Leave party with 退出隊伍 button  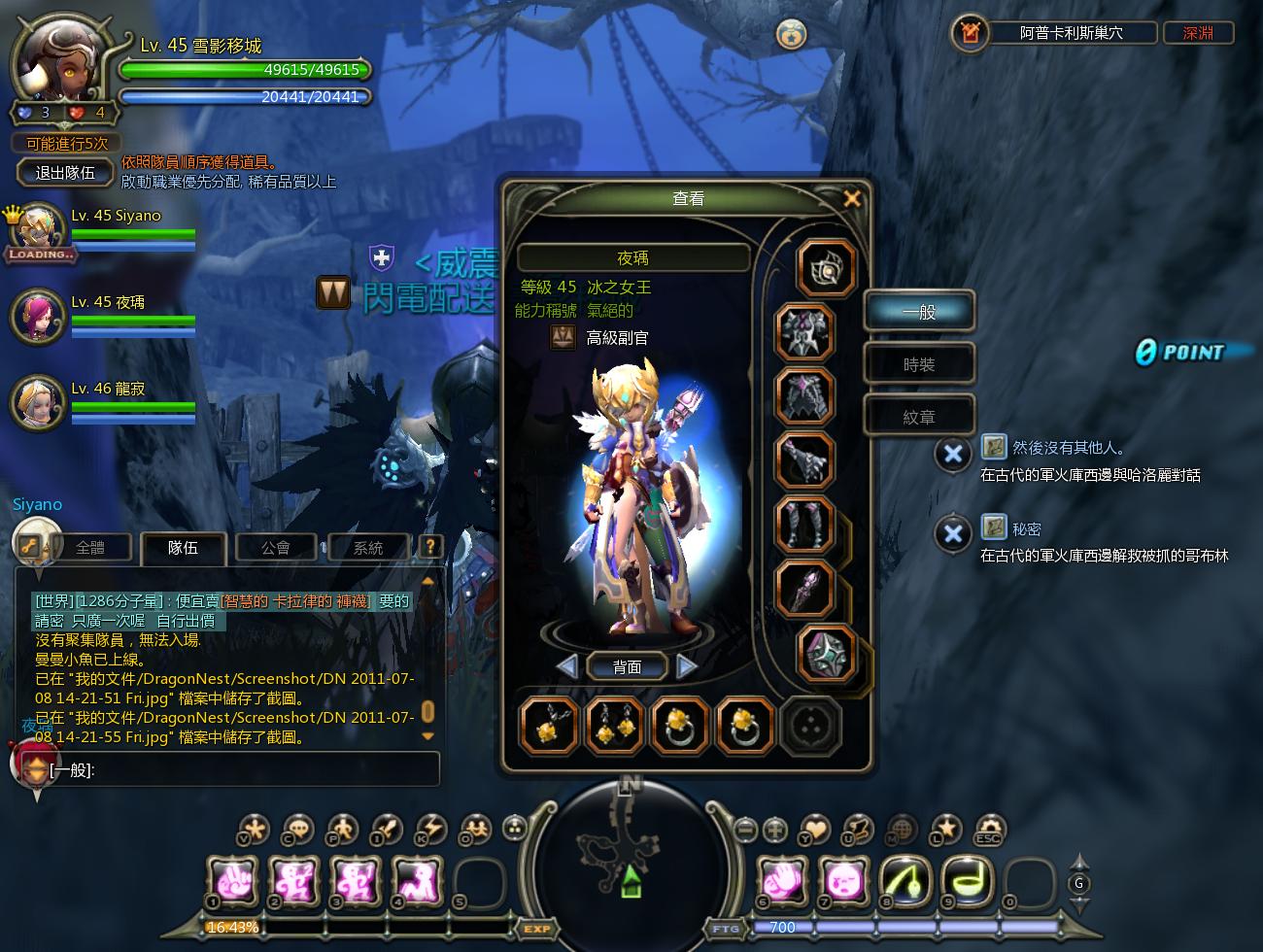65,173
